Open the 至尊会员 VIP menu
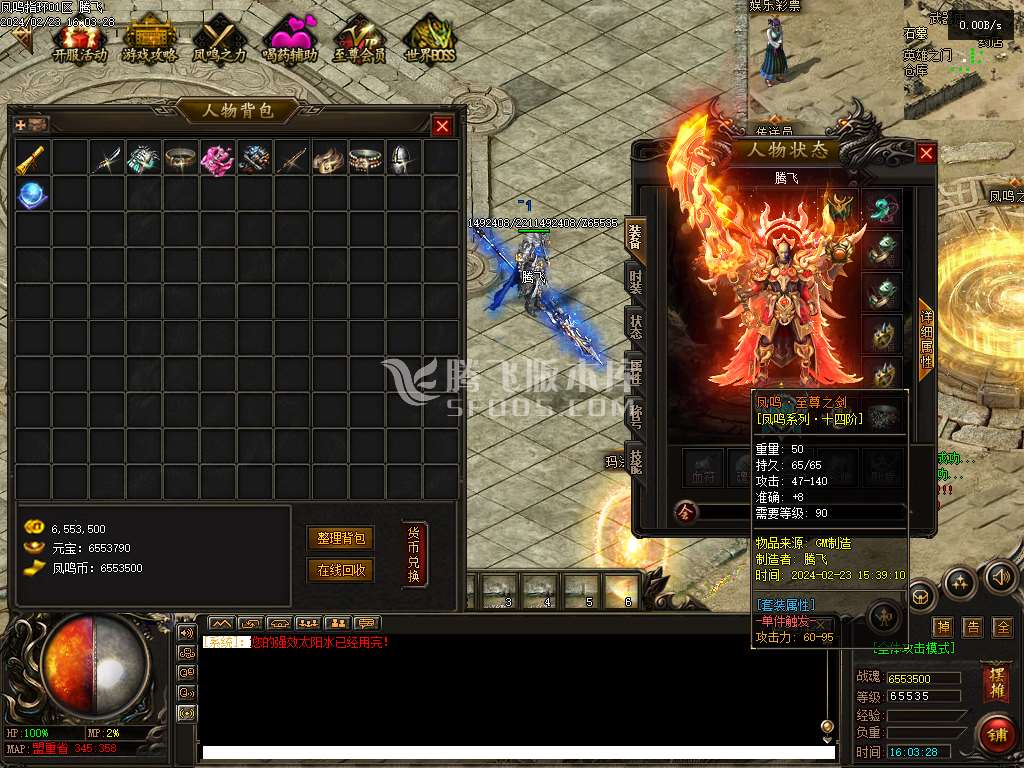 pyautogui.click(x=359, y=40)
